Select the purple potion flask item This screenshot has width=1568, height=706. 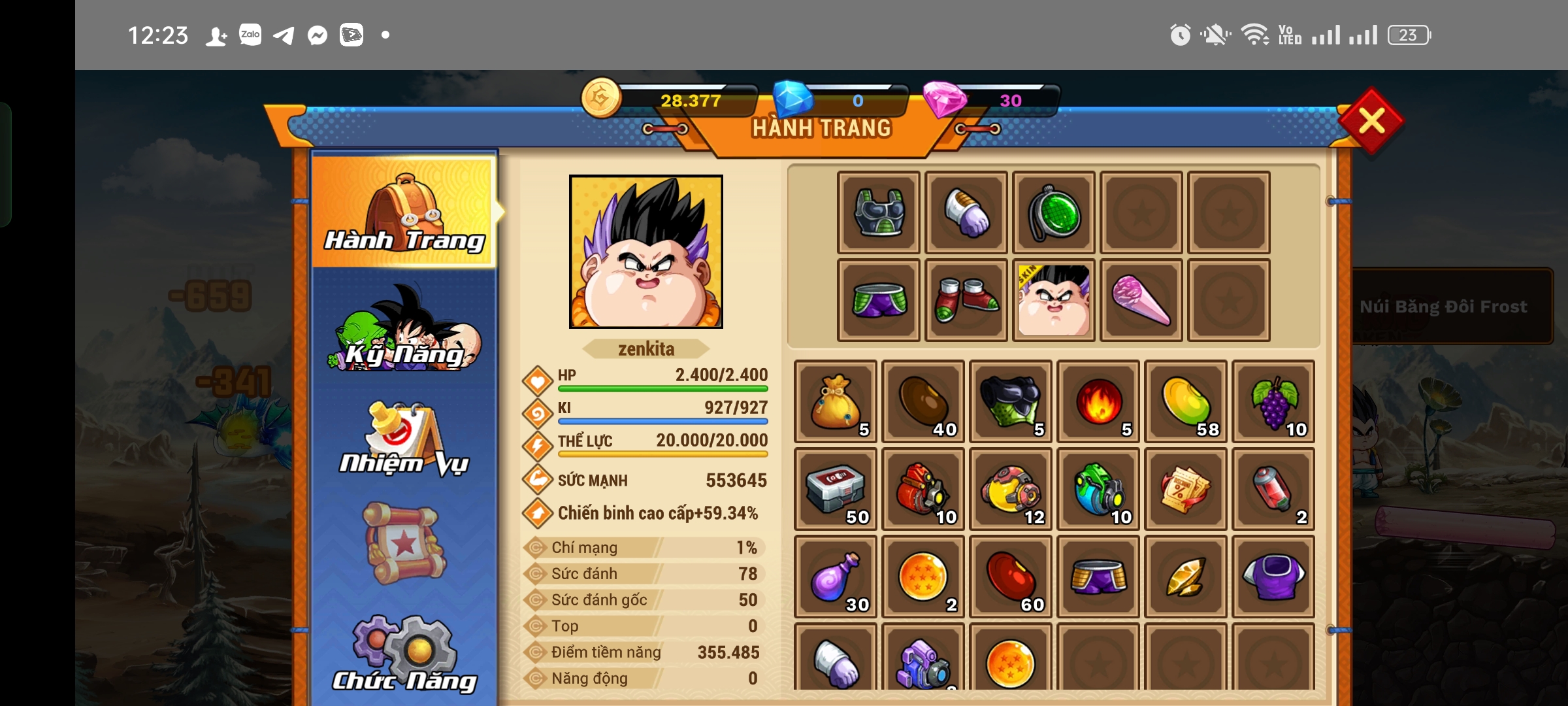(x=836, y=577)
